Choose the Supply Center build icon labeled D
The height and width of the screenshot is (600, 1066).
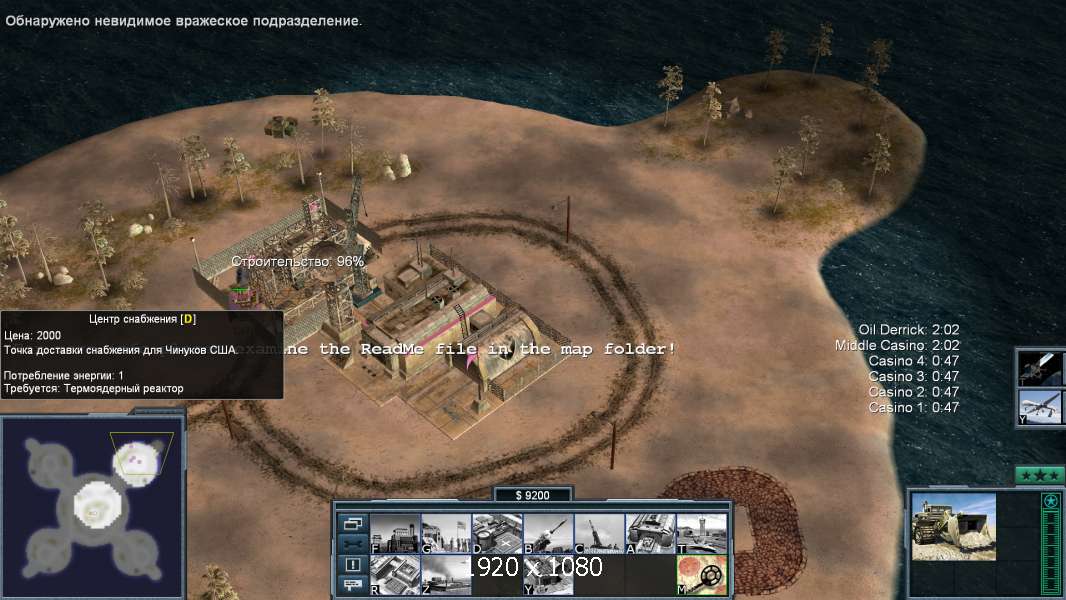[497, 534]
